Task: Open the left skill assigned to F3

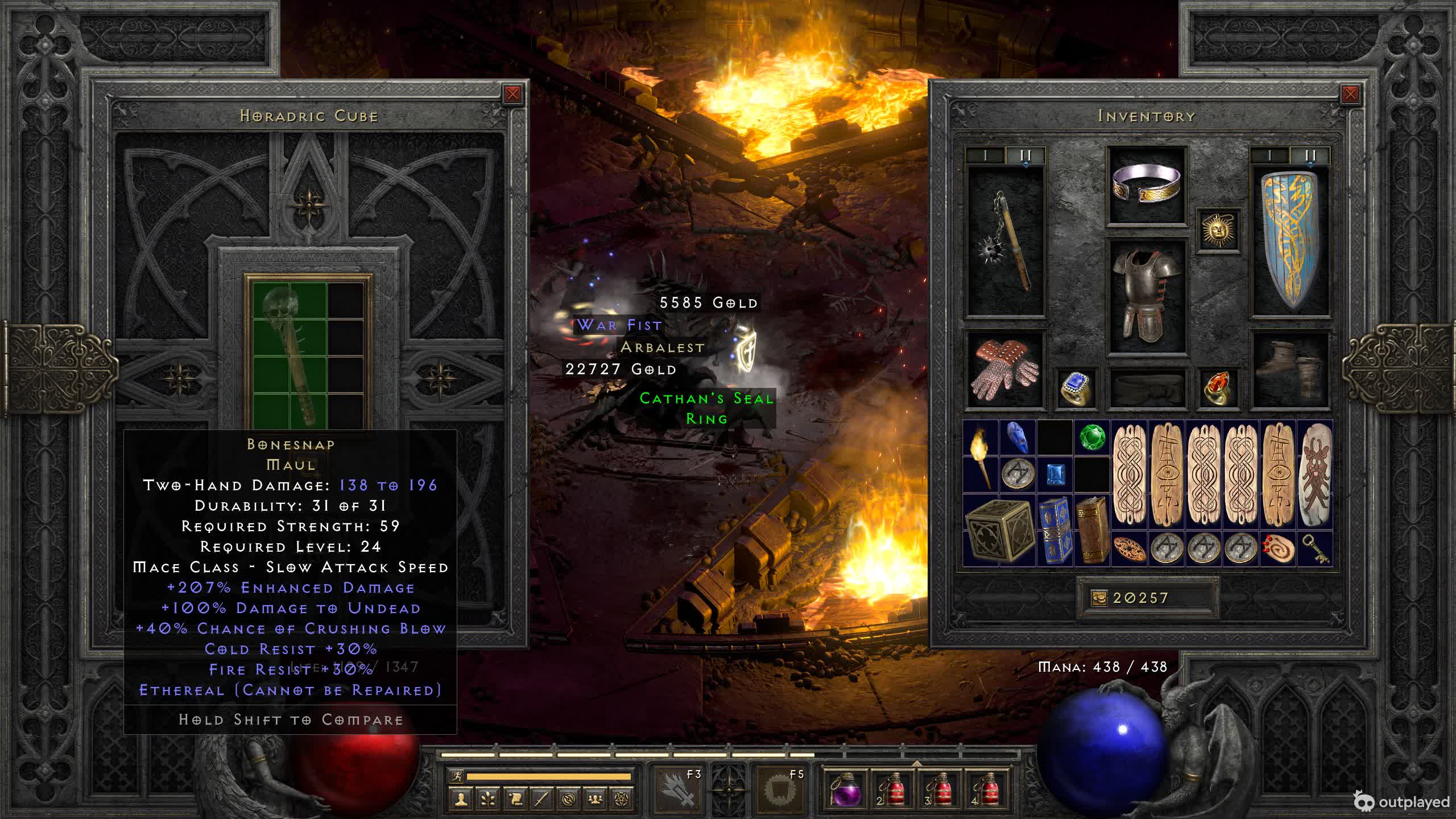Action: pos(678,789)
